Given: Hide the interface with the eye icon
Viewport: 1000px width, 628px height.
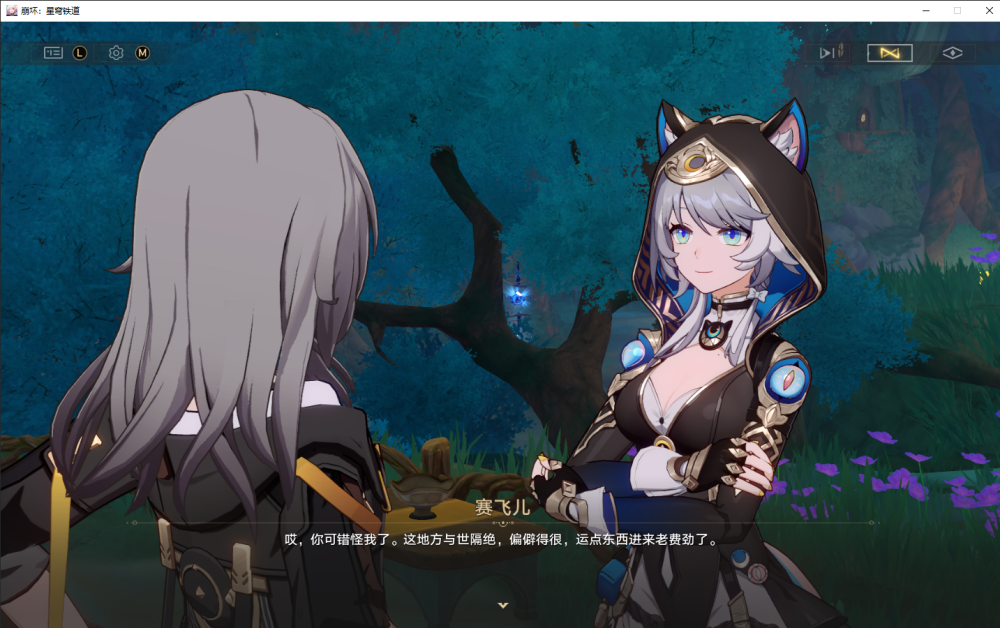Looking at the screenshot, I should [x=952, y=53].
